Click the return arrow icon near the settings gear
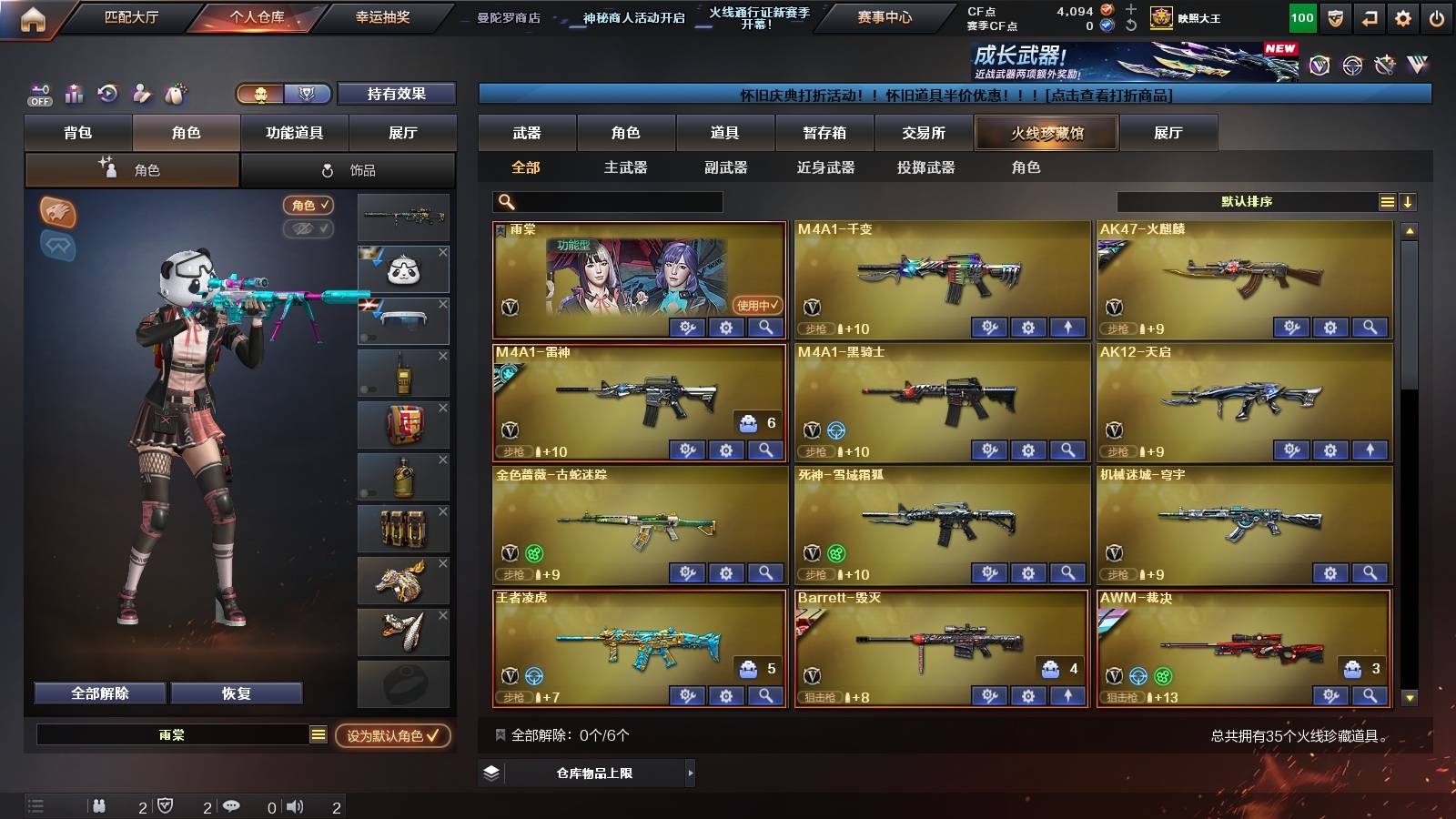 pos(1370,17)
